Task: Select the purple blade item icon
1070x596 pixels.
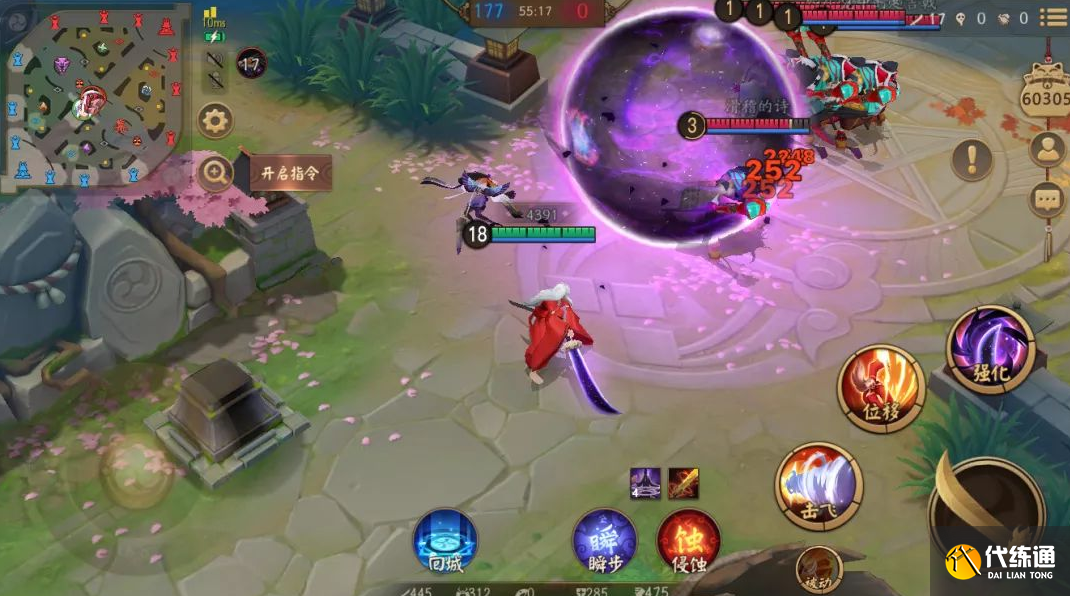Action: coord(645,483)
